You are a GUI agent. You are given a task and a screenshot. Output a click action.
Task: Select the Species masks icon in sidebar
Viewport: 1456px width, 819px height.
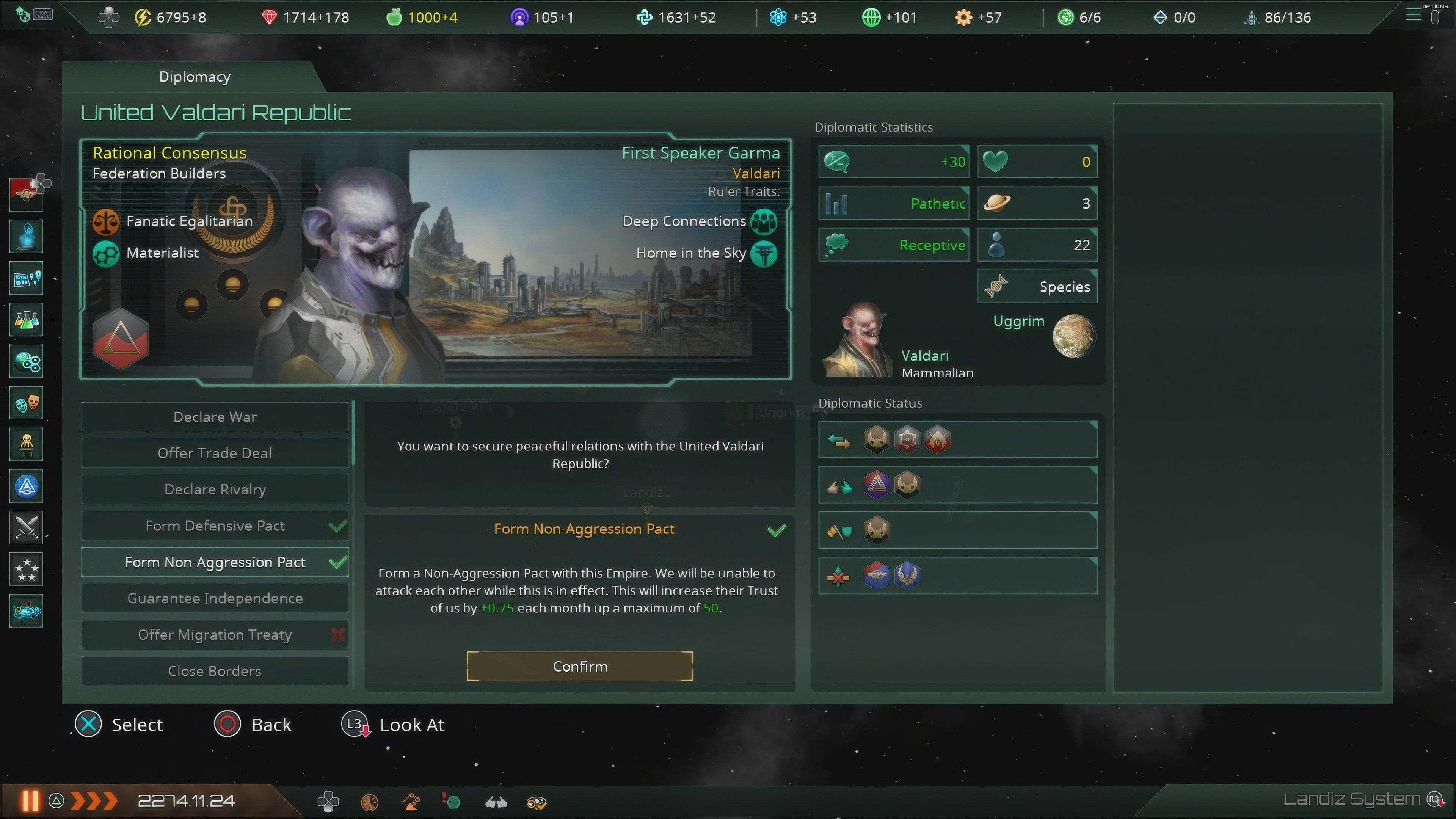click(x=26, y=402)
